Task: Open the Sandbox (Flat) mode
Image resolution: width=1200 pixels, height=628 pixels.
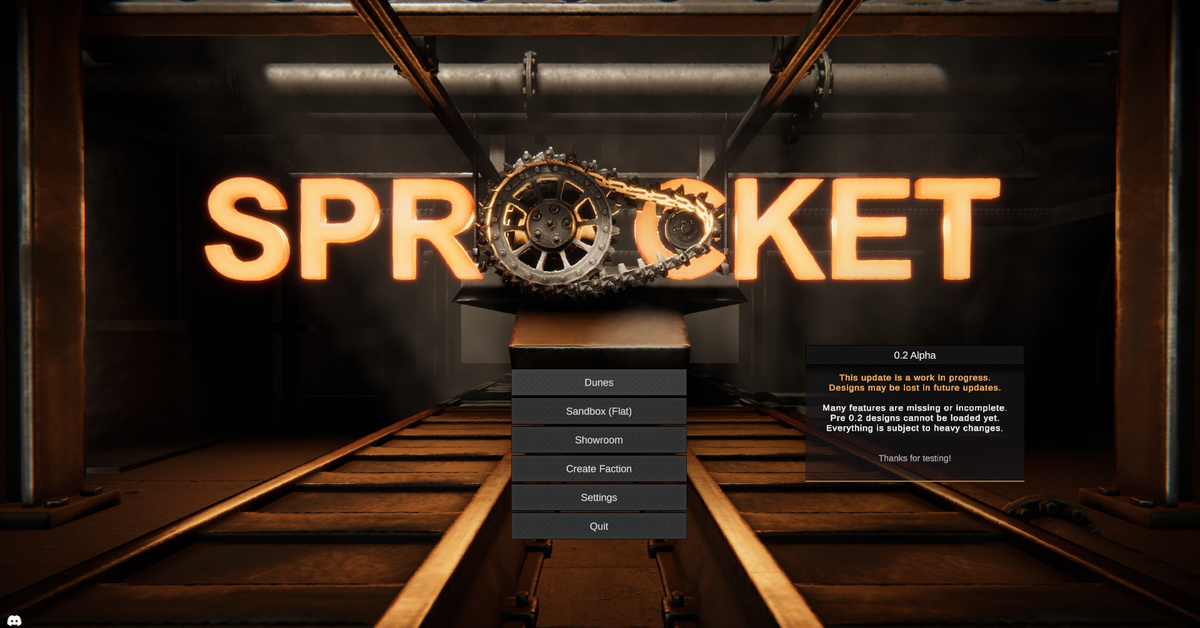Action: pos(599,411)
